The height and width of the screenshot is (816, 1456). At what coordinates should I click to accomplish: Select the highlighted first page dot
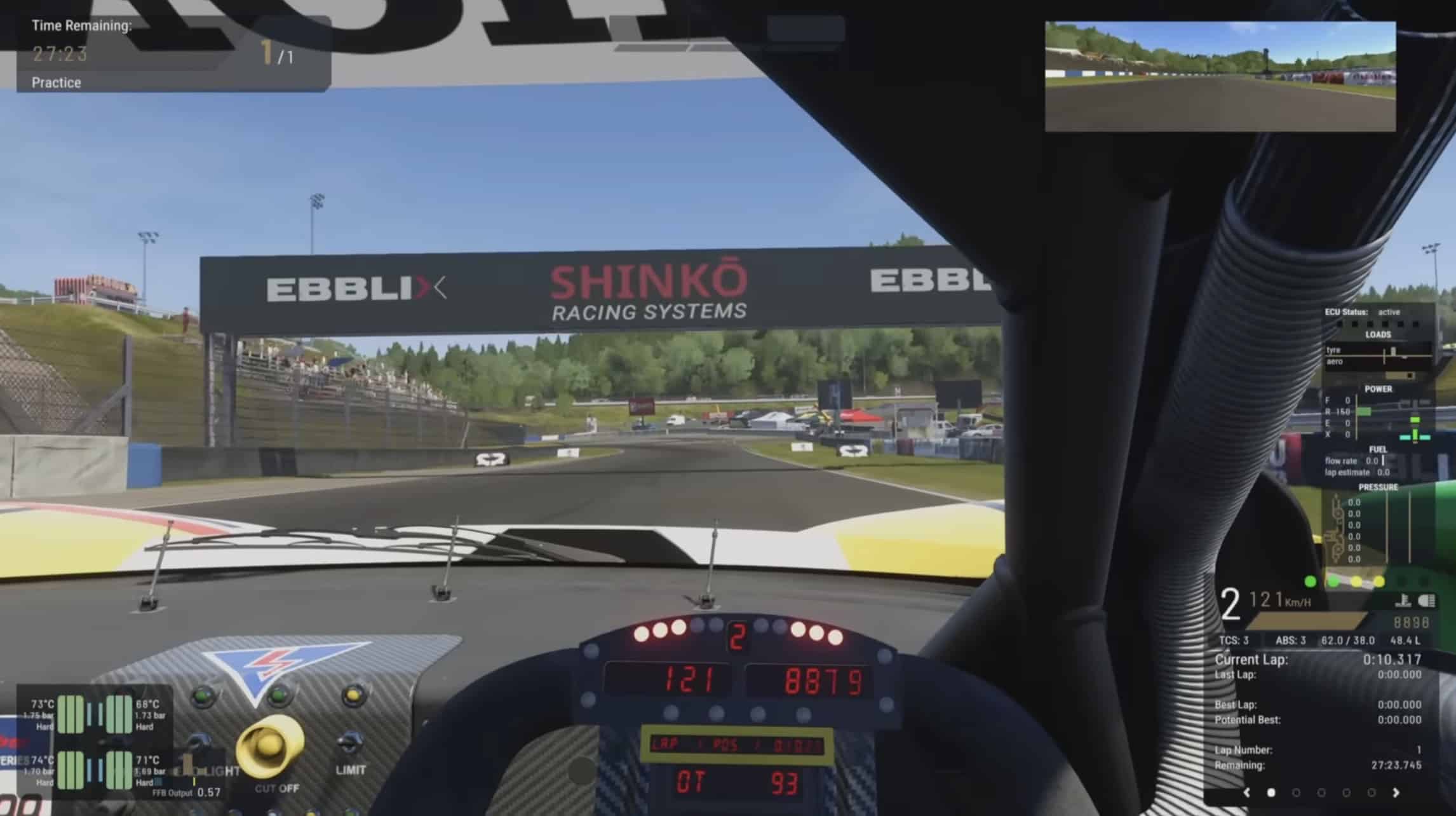(1271, 792)
